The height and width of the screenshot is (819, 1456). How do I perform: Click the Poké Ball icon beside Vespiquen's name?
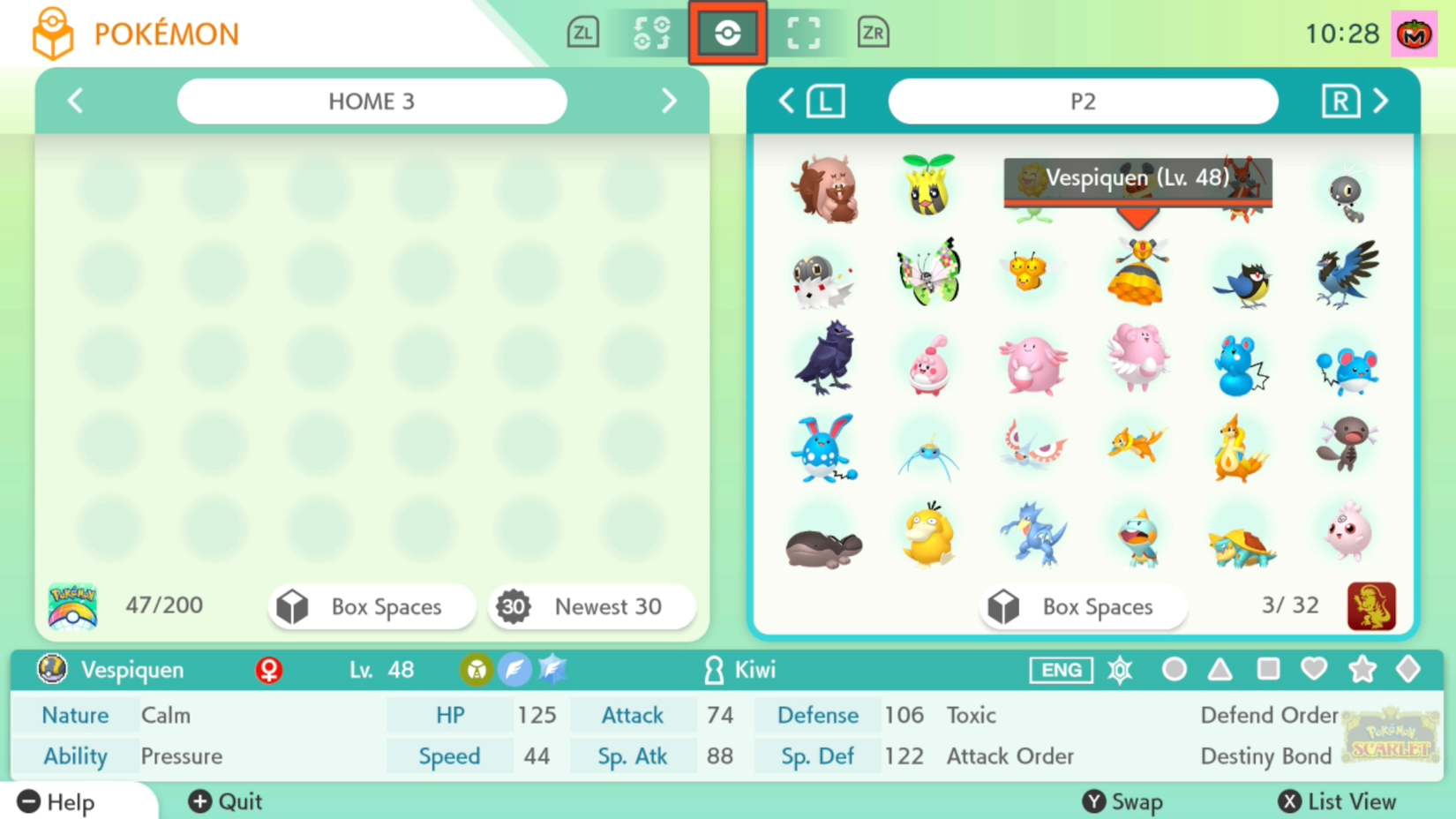coord(50,669)
